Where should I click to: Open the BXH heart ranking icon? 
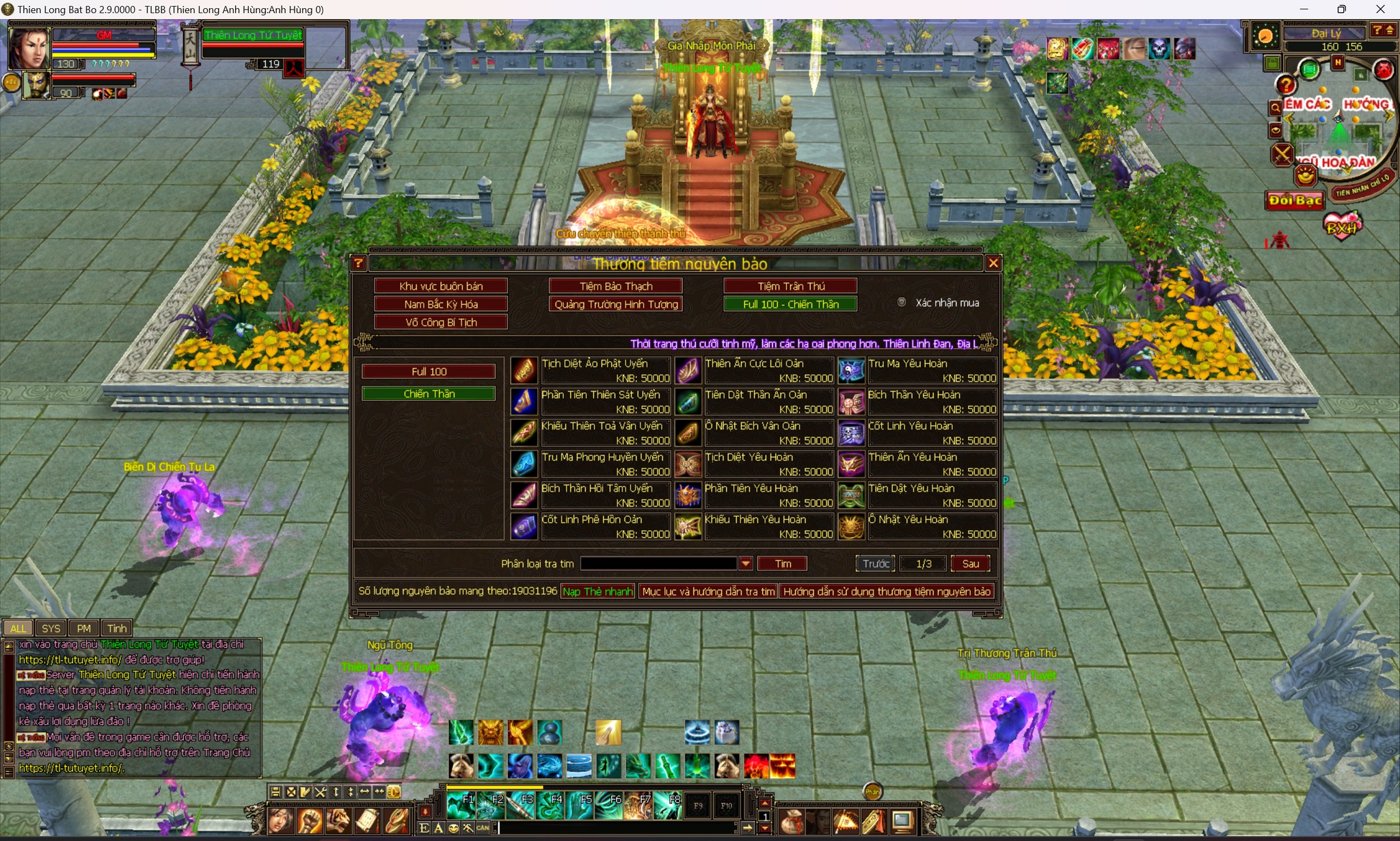(x=1341, y=227)
